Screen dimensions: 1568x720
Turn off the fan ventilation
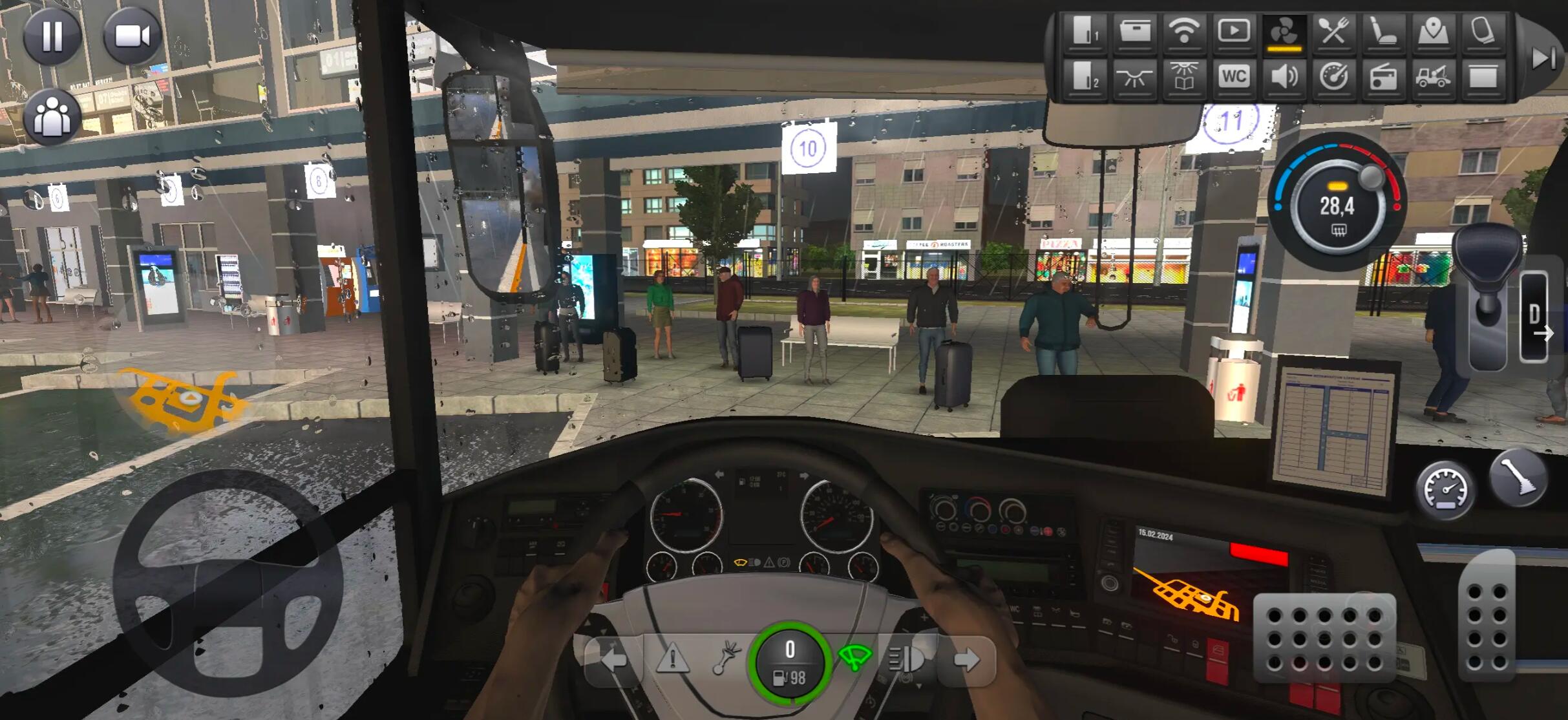tap(1284, 31)
